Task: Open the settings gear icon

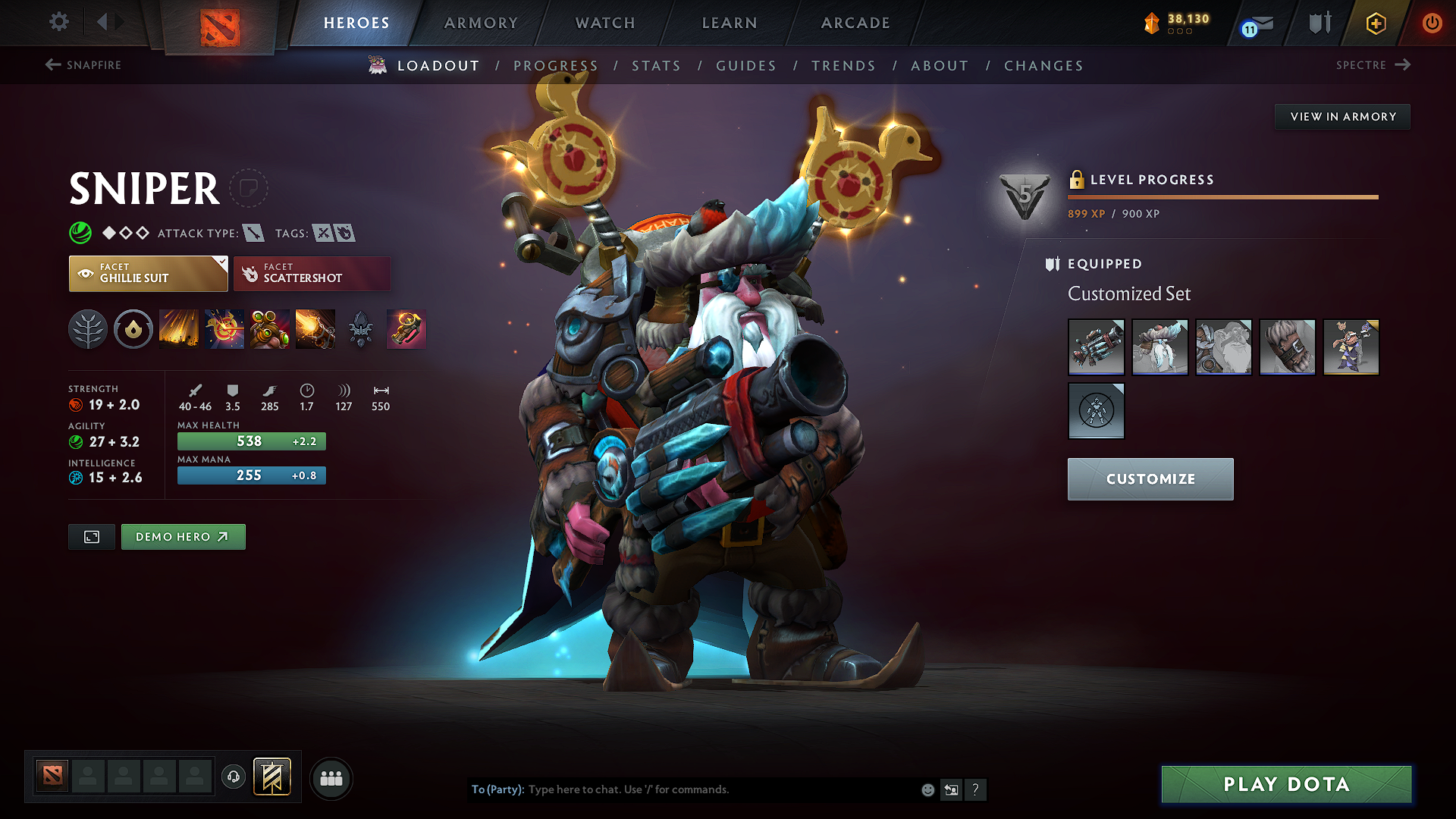Action: point(58,23)
